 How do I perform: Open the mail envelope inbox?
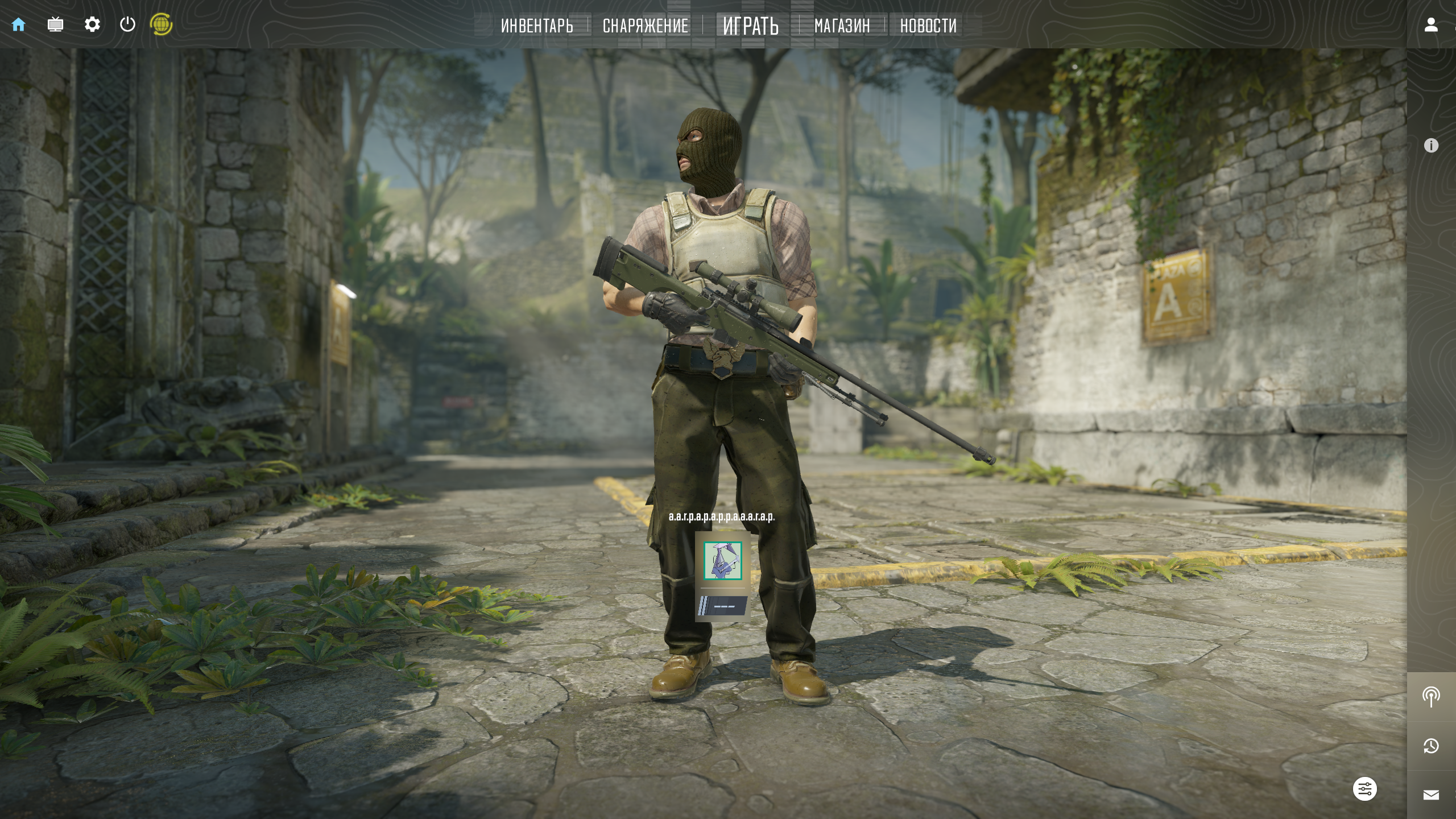pos(1431,795)
